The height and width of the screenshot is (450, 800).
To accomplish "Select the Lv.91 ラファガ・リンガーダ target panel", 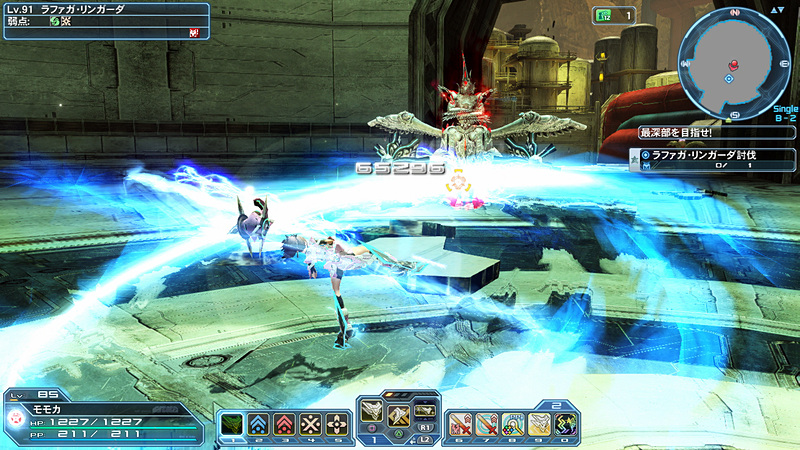I will point(105,20).
